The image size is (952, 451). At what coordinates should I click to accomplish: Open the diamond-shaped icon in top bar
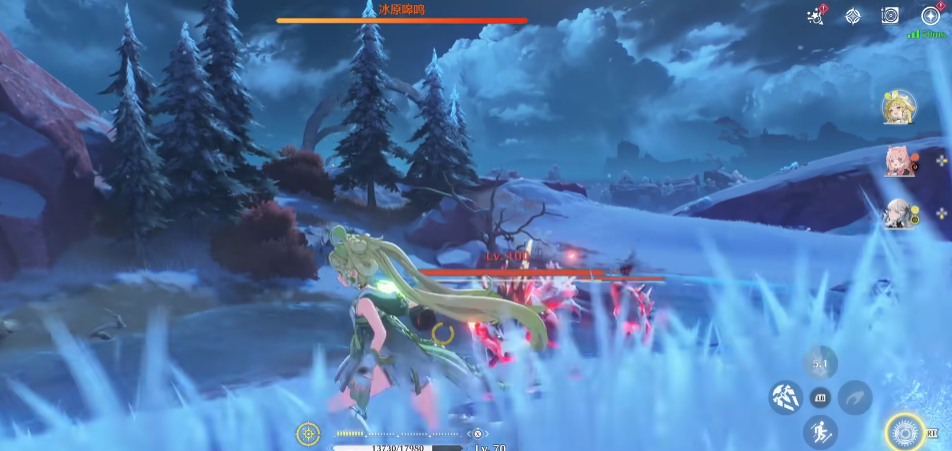click(853, 15)
